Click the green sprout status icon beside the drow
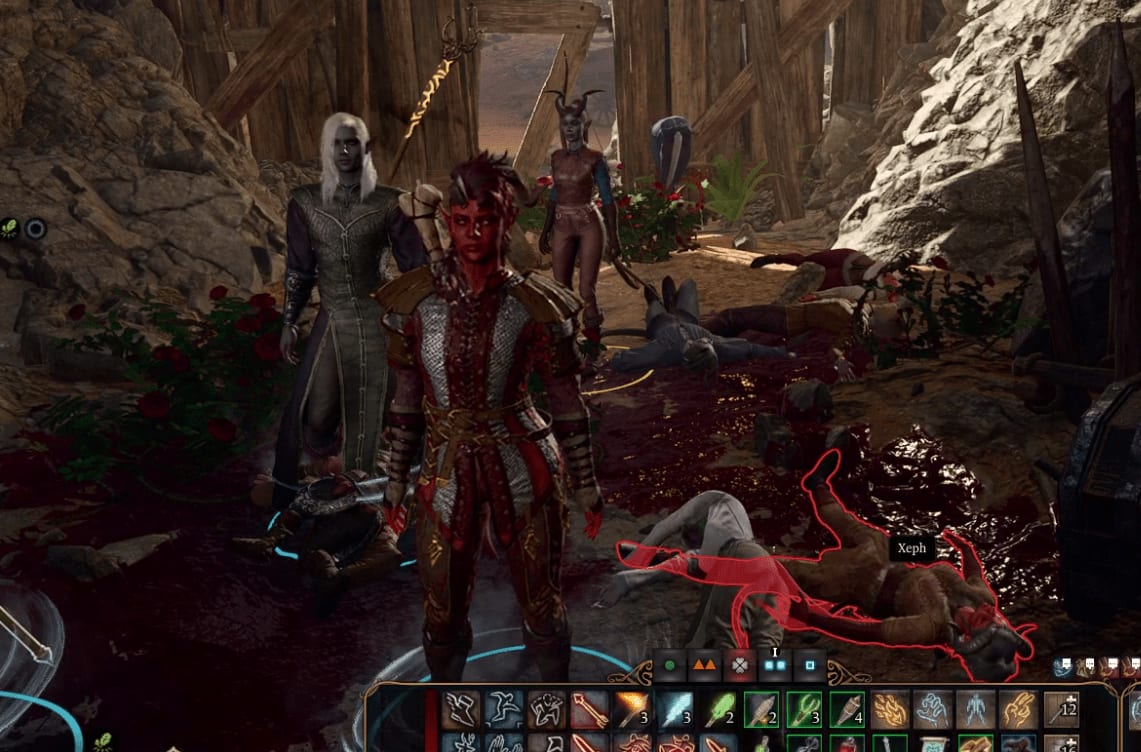 click(9, 229)
